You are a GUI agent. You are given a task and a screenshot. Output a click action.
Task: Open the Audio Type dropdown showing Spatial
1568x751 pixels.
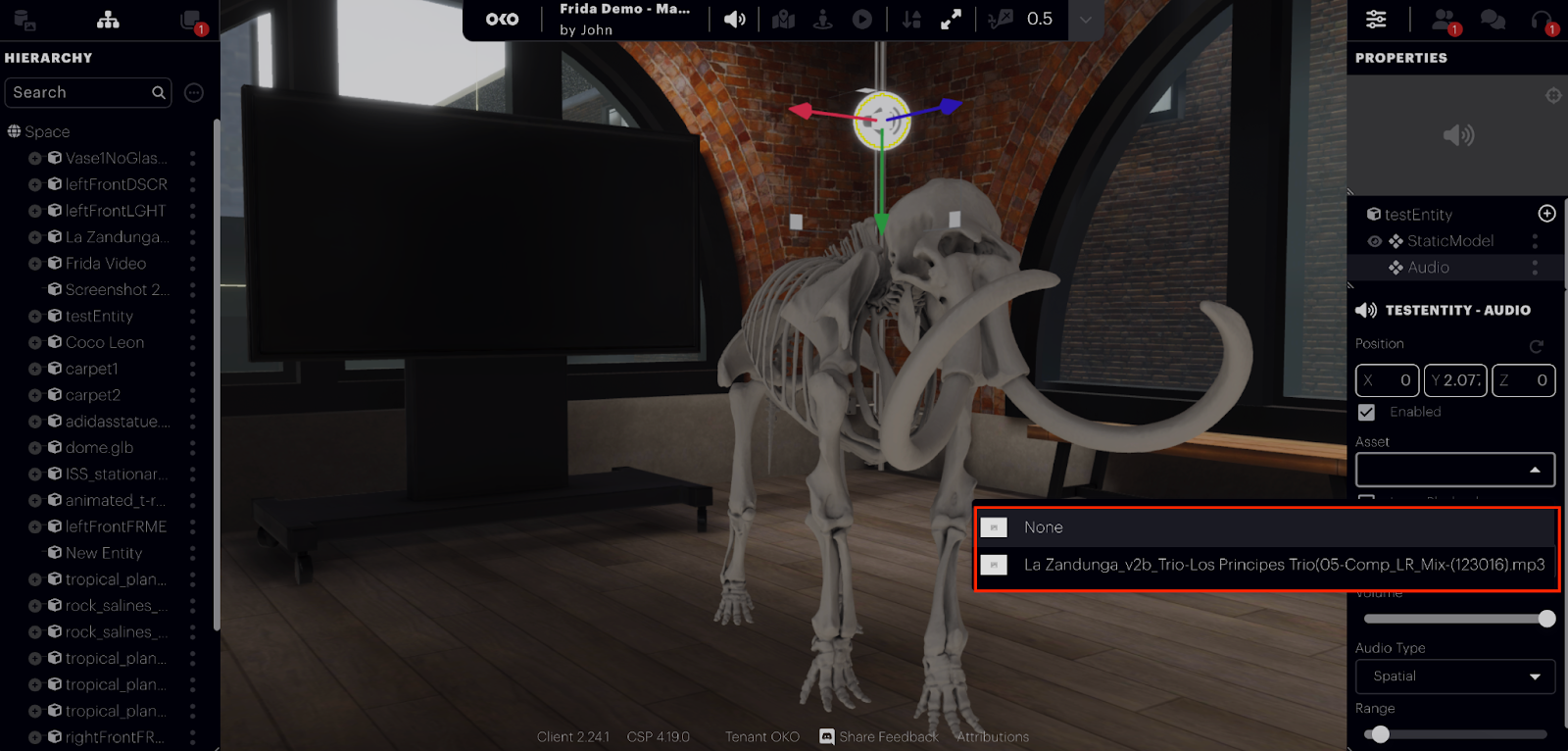point(1455,676)
